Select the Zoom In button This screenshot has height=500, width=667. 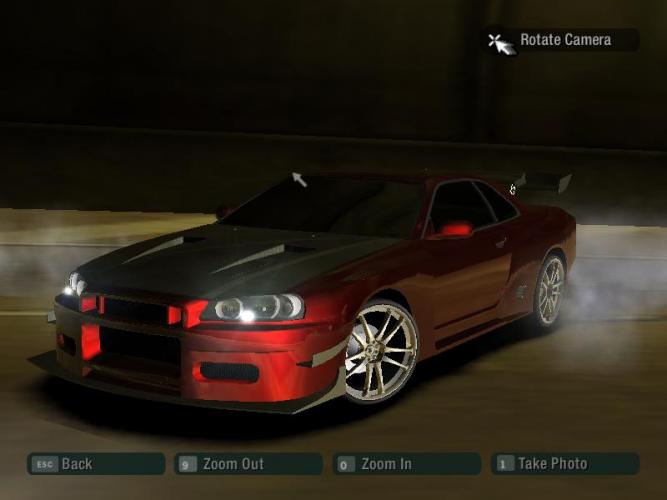(407, 464)
